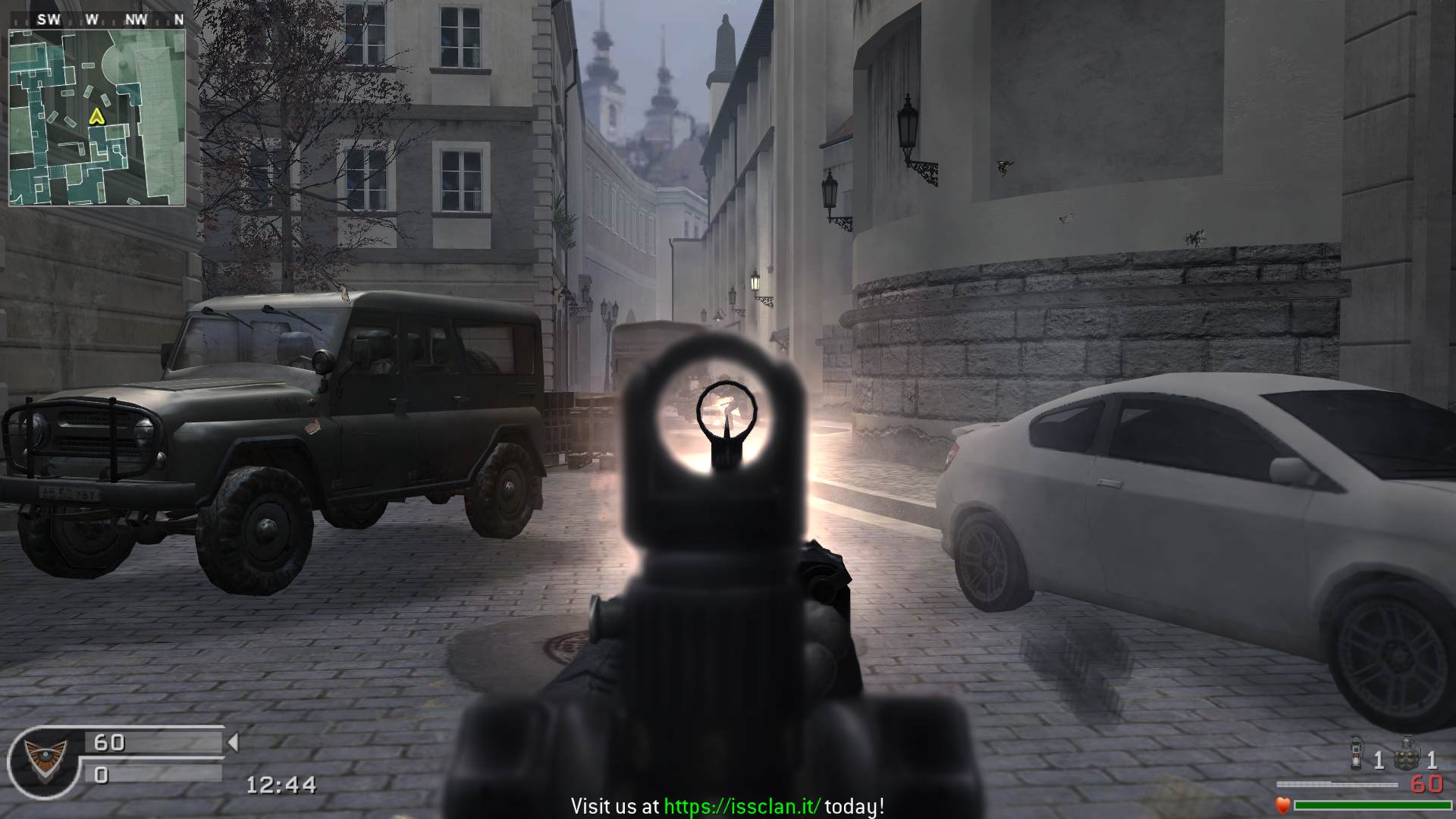Screen dimensions: 1456x819
Task: Select the flashbang grenade icon
Action: pyautogui.click(x=1357, y=755)
